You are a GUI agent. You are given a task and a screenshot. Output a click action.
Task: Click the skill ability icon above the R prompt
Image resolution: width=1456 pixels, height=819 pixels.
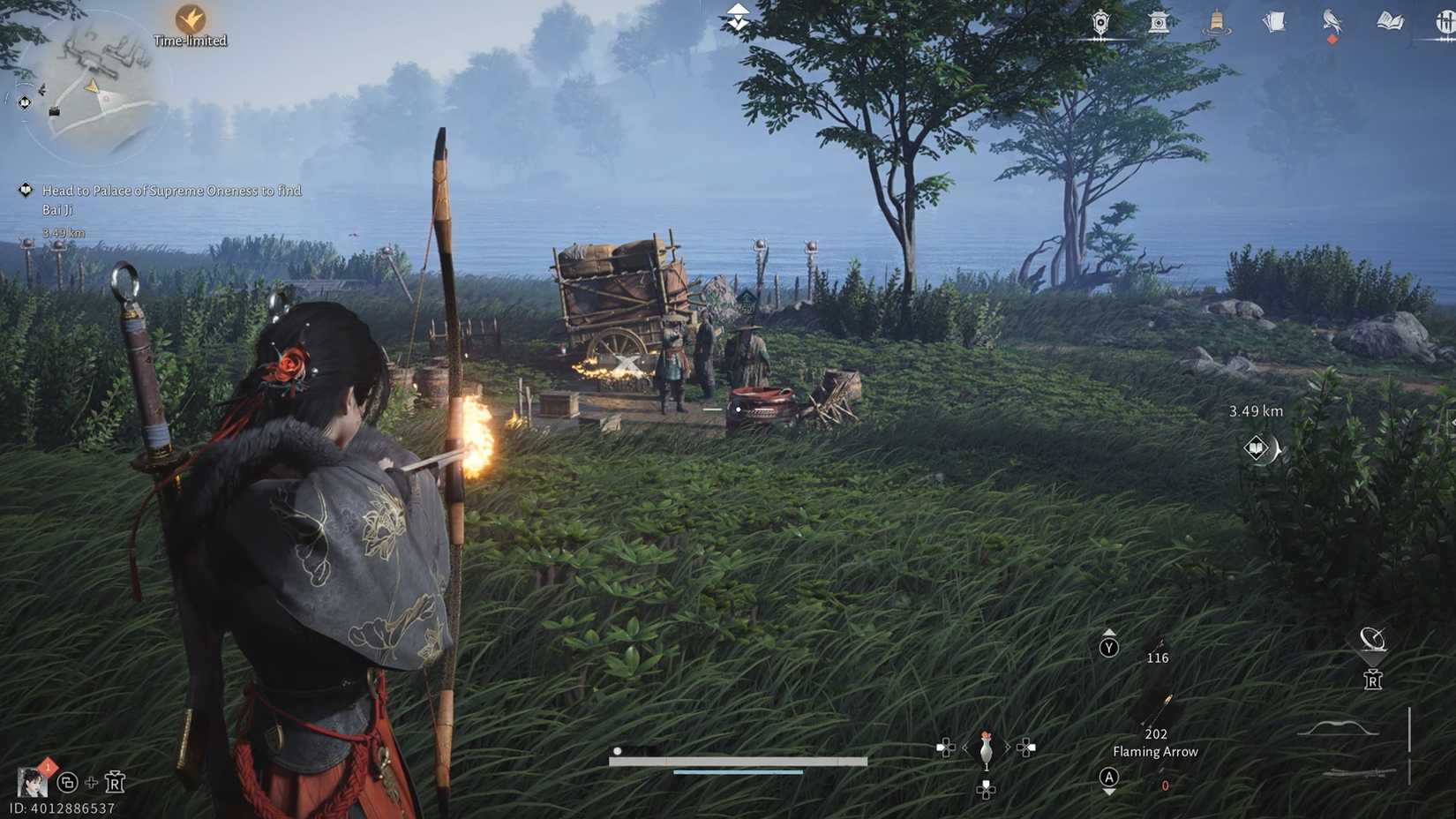pos(1371,637)
